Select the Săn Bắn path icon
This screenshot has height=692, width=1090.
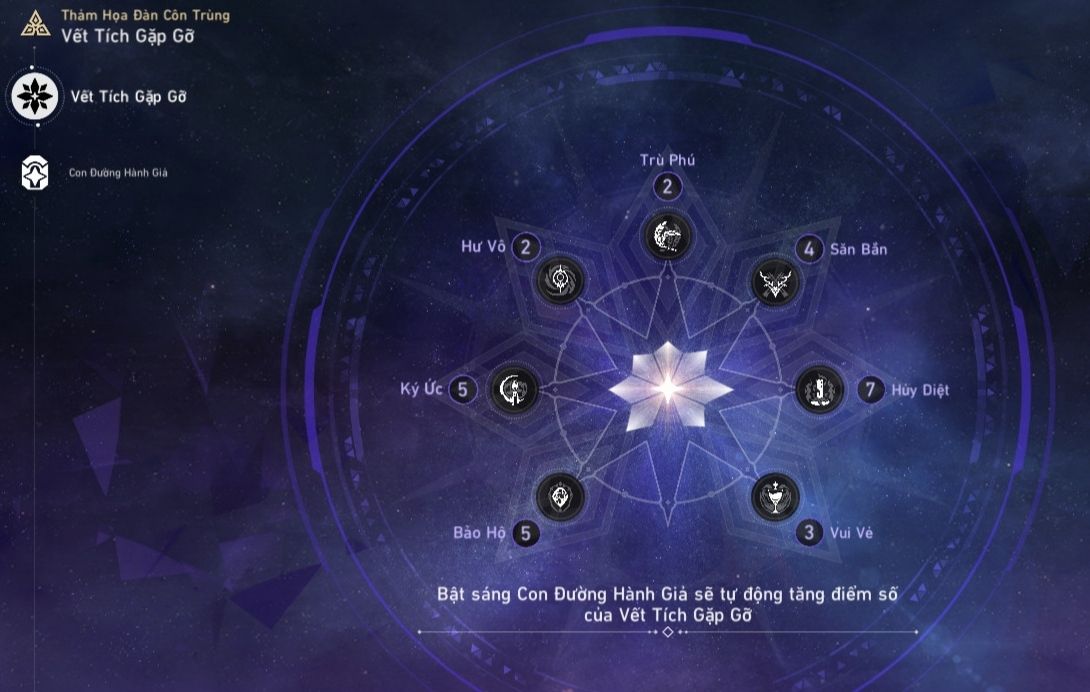[x=776, y=281]
